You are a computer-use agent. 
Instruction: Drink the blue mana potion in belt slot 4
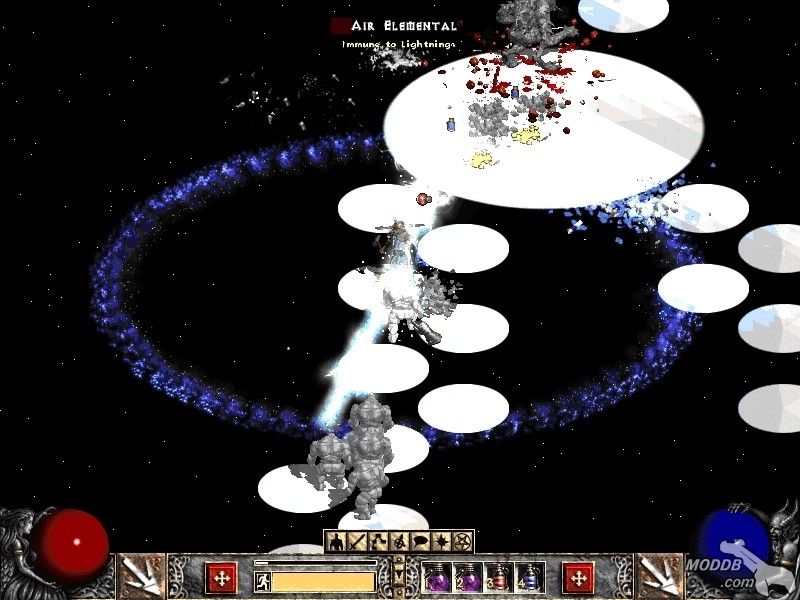529,578
